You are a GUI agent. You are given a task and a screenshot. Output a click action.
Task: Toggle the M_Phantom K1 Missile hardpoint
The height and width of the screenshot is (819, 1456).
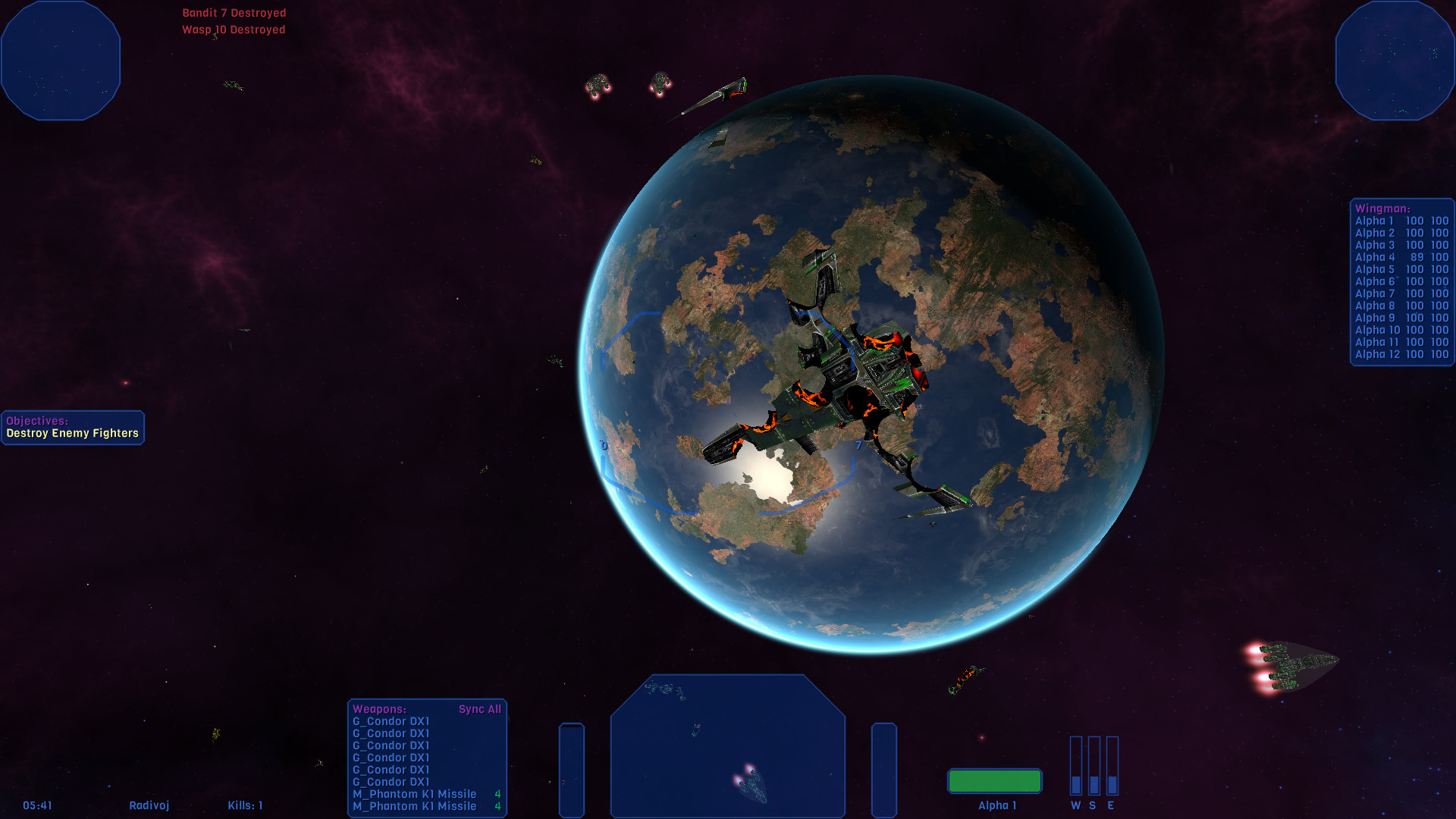click(x=415, y=794)
